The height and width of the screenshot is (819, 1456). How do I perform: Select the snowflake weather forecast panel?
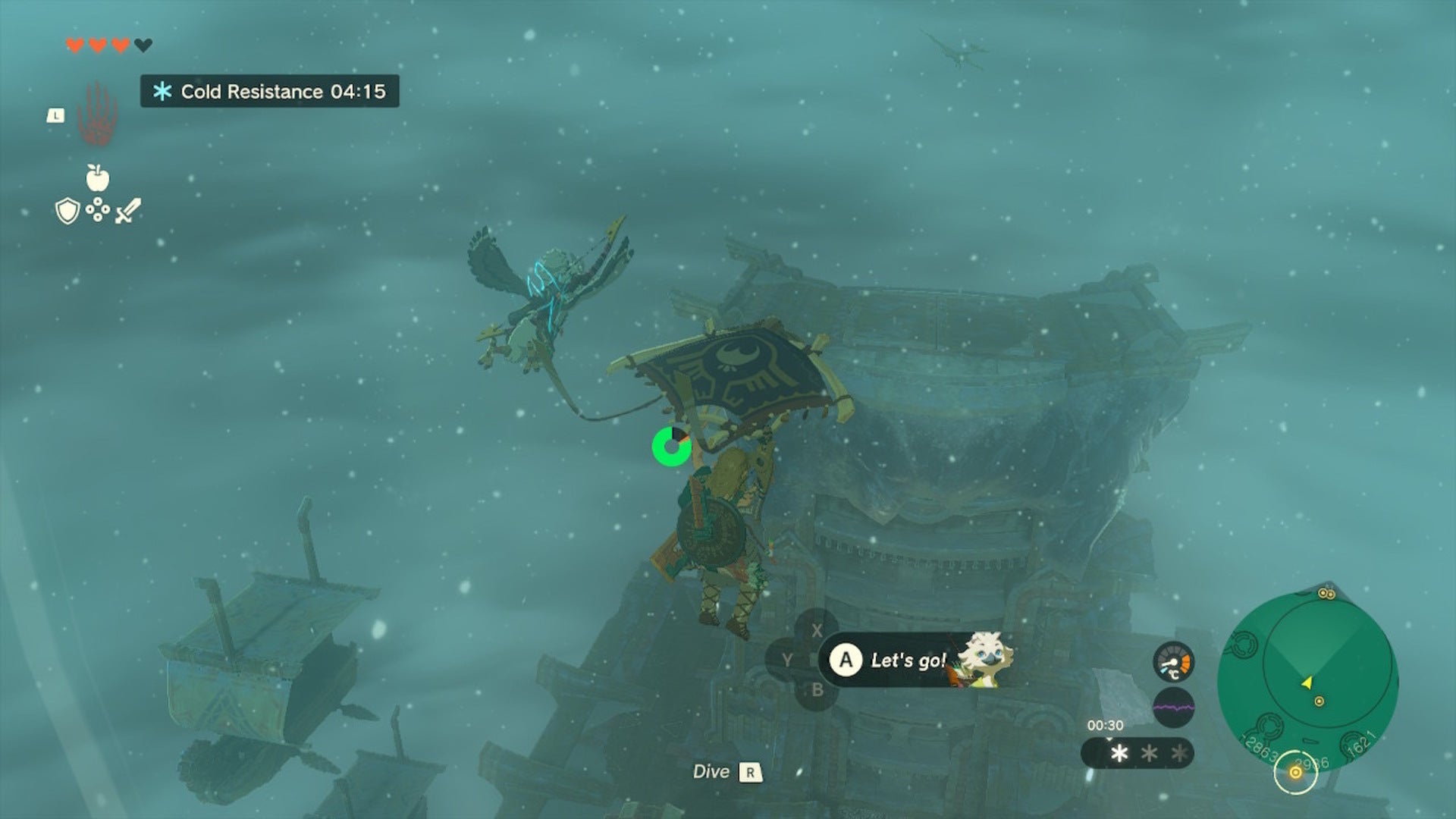coord(1137,753)
